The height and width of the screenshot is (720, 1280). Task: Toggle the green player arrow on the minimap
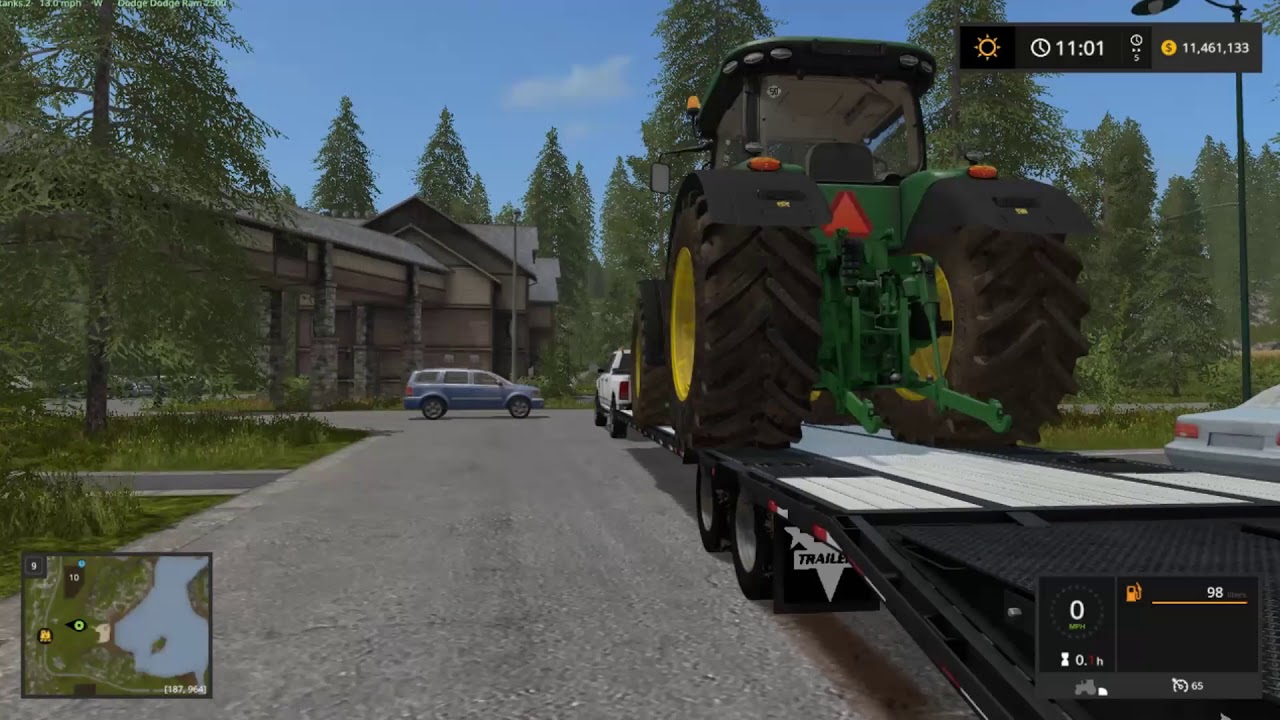point(78,625)
